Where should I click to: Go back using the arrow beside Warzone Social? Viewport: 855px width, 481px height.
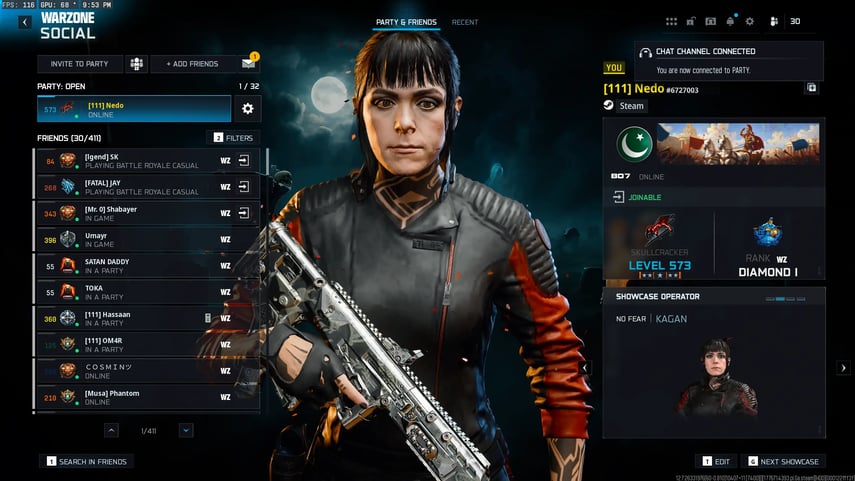[25, 22]
